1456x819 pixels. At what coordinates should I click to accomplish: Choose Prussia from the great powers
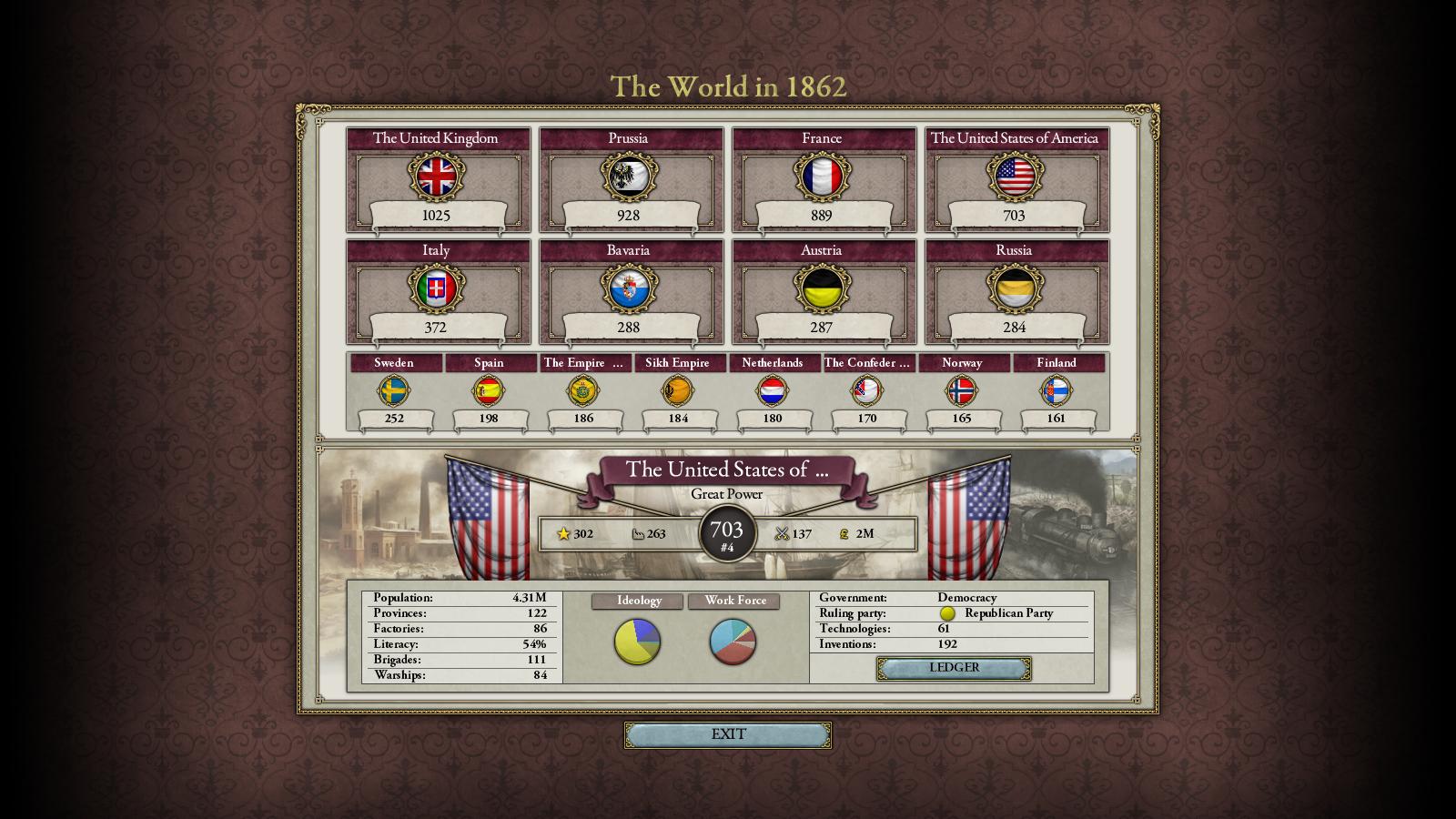[629, 177]
